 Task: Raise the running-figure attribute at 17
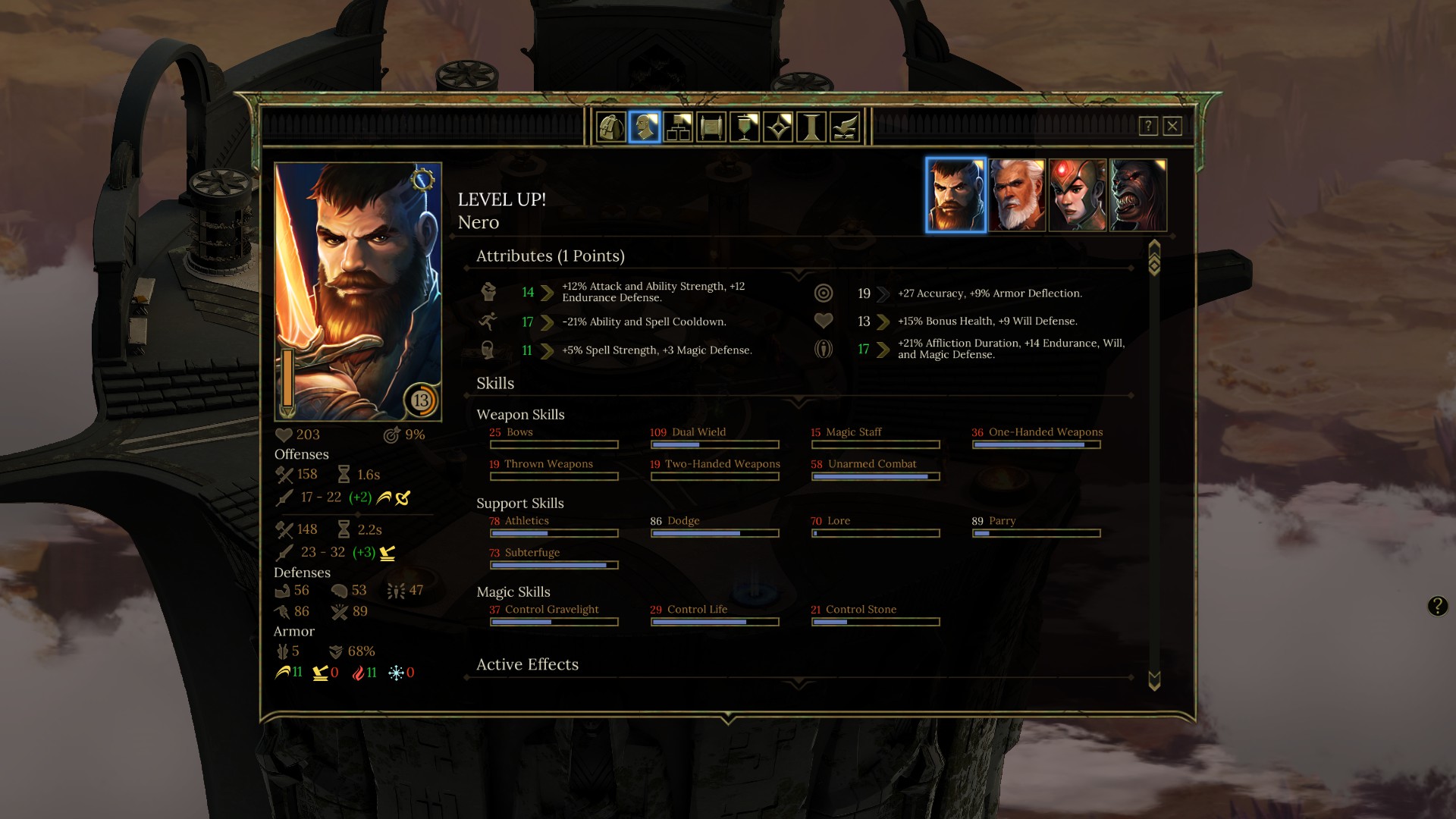tap(547, 322)
